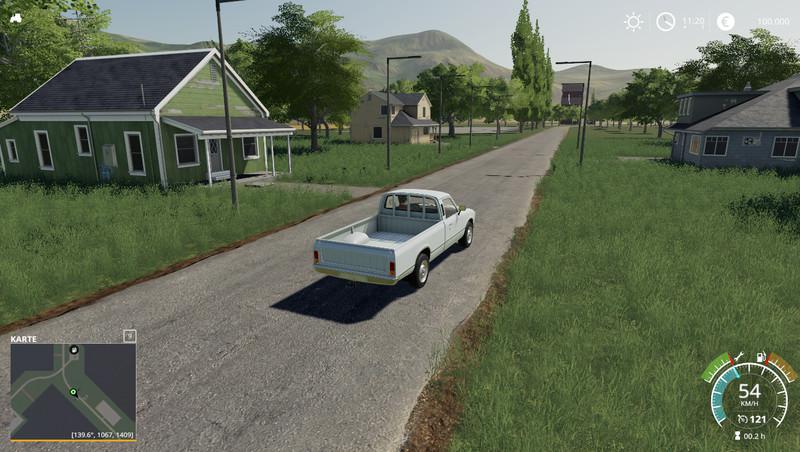Click the wrench damage icon on the speedometer
This screenshot has width=800, height=452.
(737, 357)
